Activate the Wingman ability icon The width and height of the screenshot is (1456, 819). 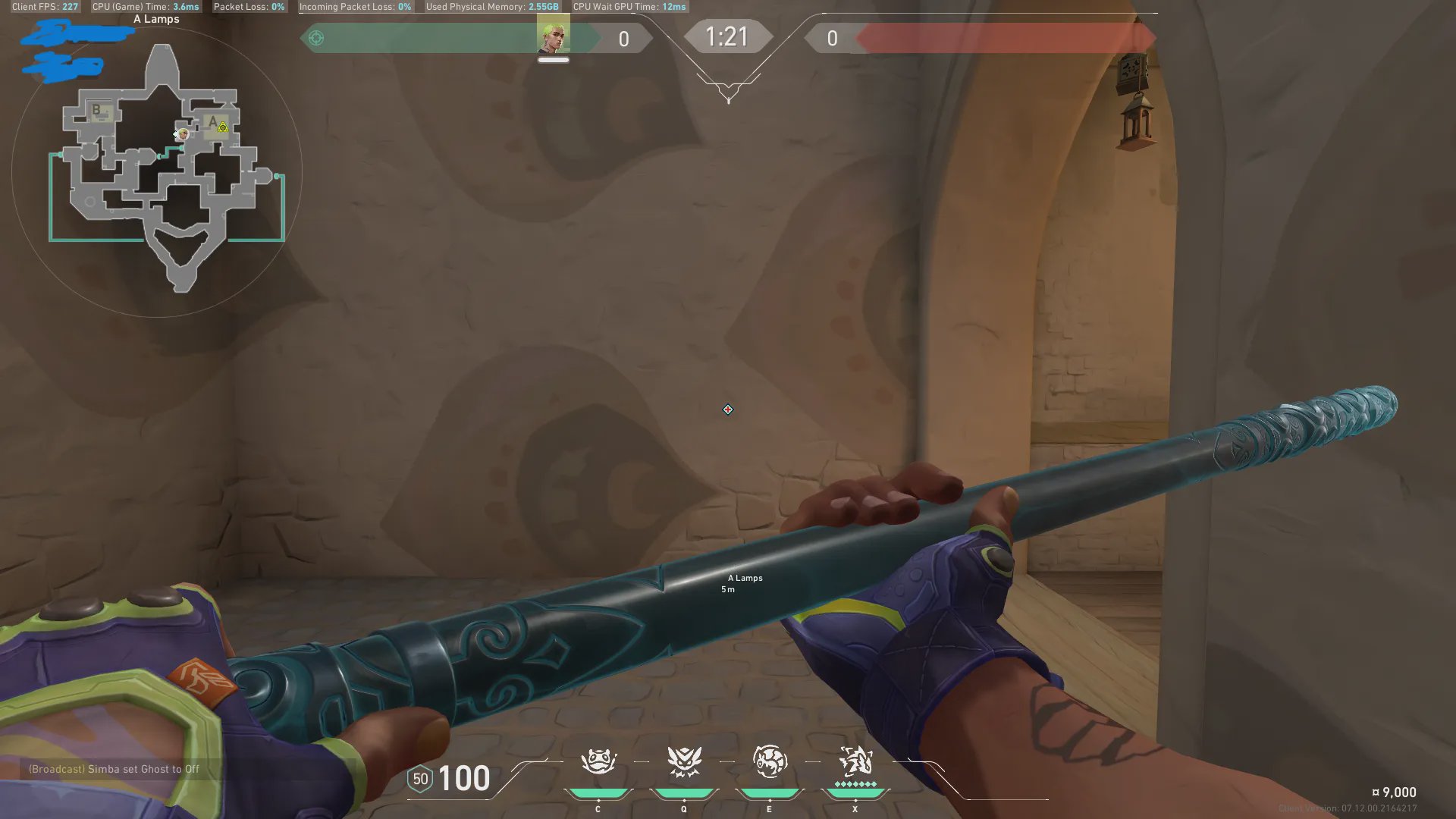683,761
